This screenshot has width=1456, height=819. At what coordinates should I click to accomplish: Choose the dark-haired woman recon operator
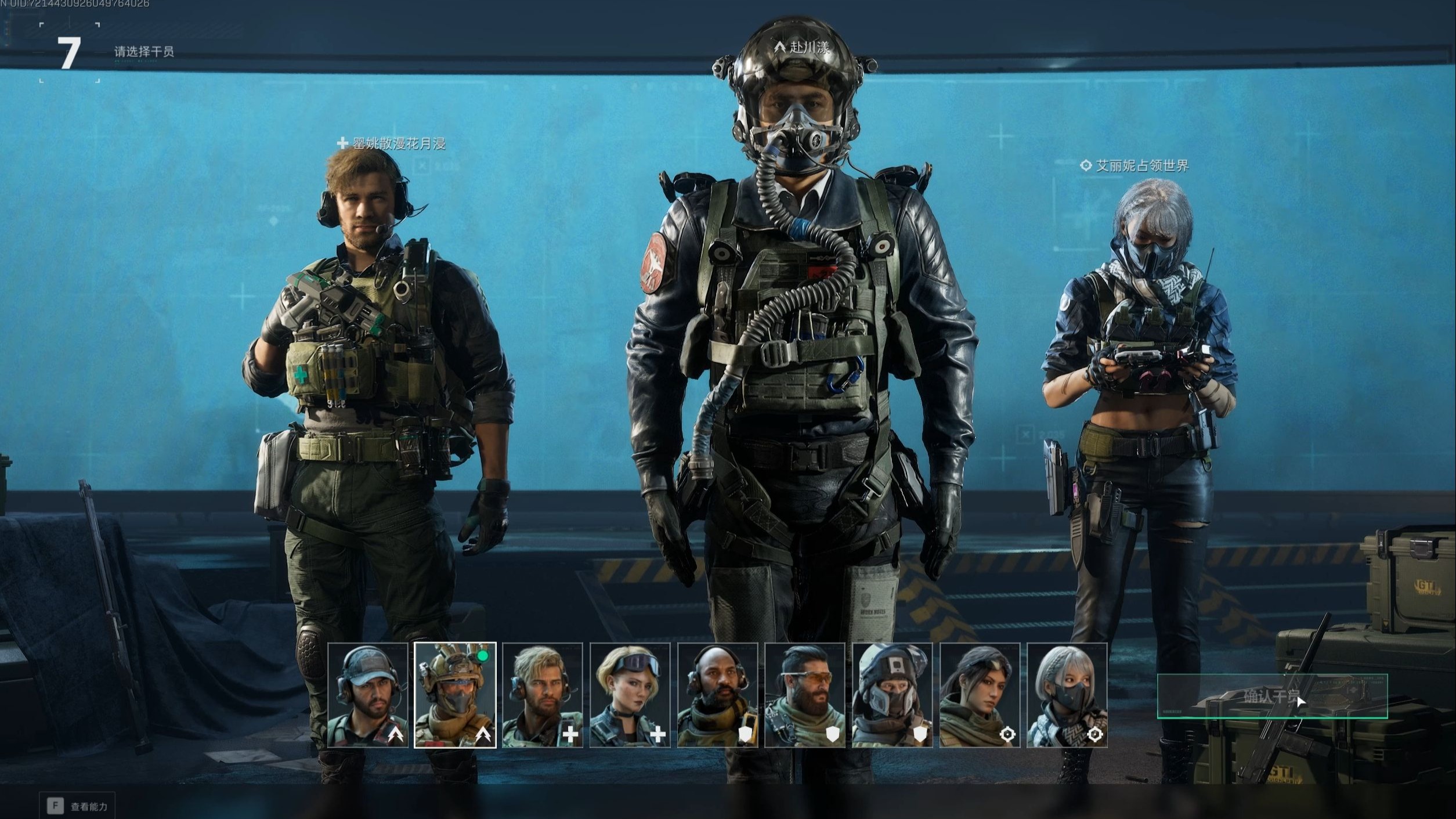(x=980, y=695)
